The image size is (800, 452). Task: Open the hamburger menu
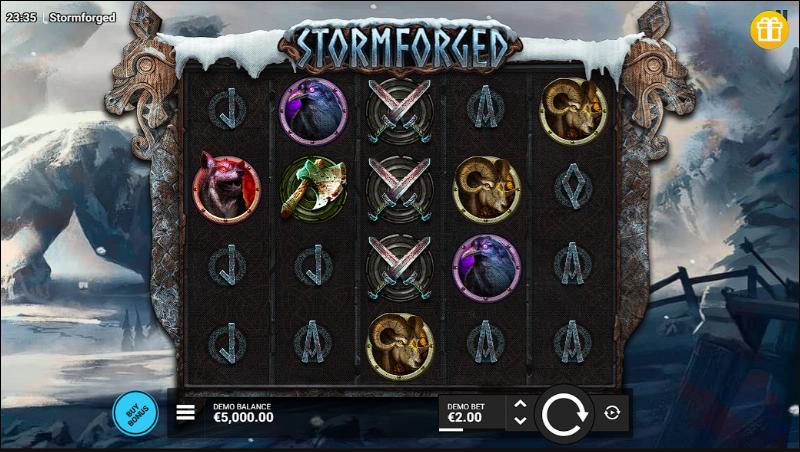point(186,412)
